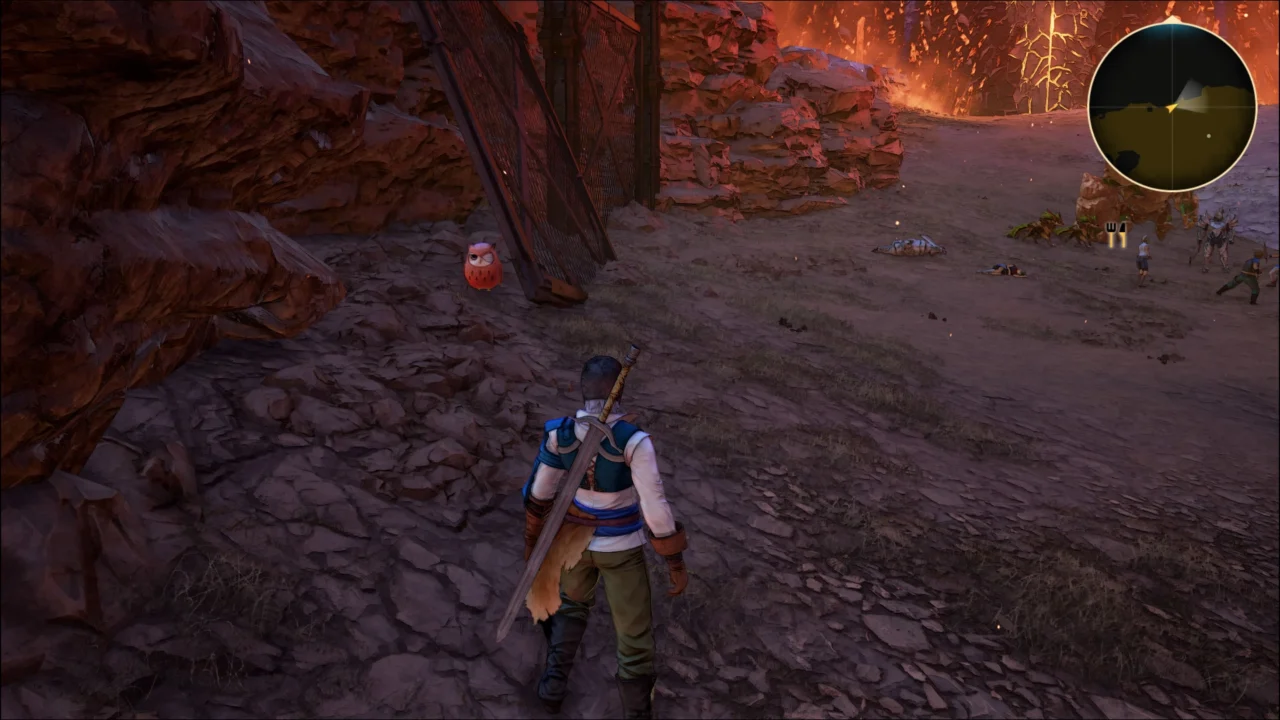Click the red owl figurine near the gate
The height and width of the screenshot is (720, 1280).
click(x=480, y=265)
